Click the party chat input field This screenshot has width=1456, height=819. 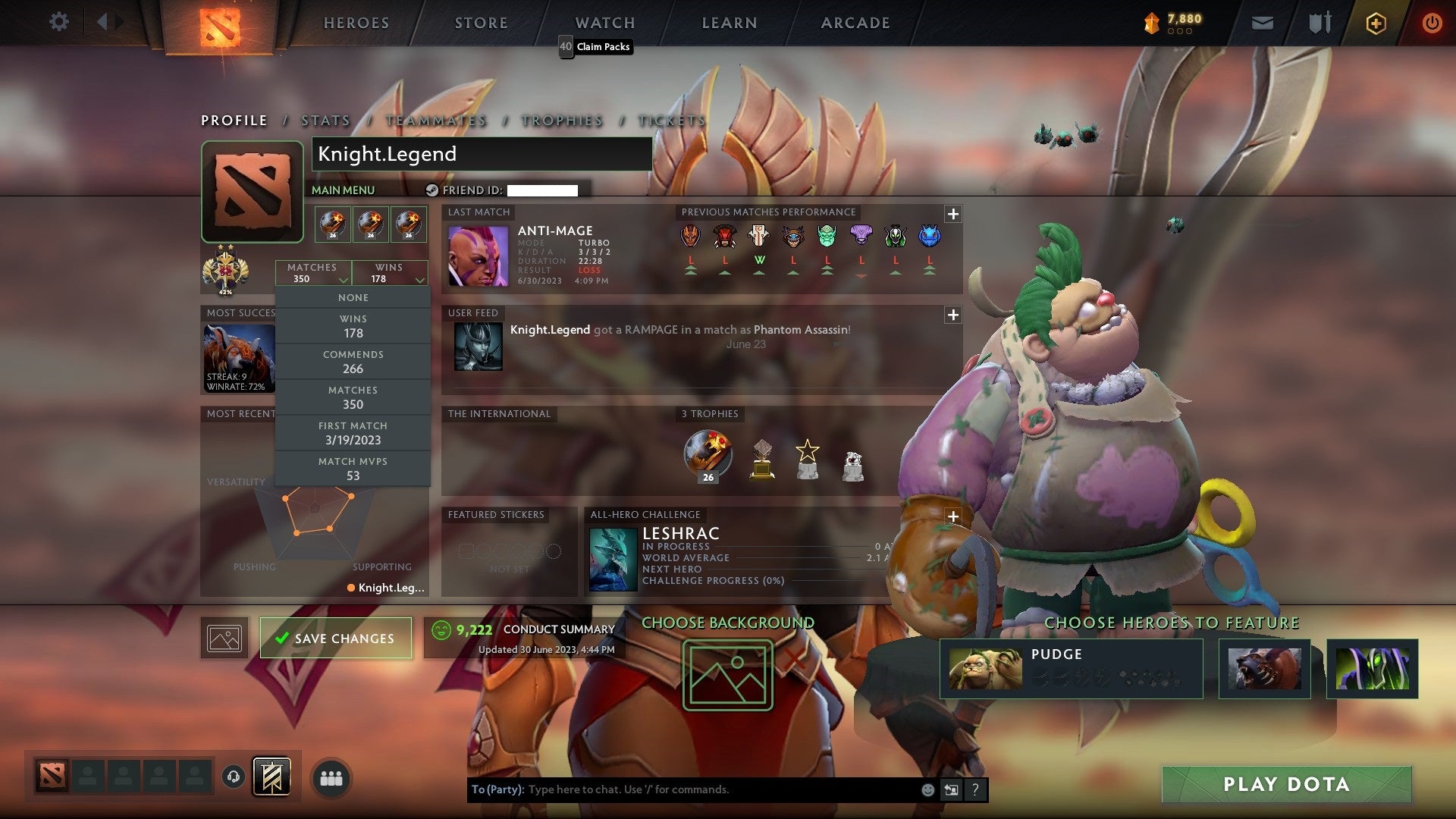pyautogui.click(x=720, y=789)
